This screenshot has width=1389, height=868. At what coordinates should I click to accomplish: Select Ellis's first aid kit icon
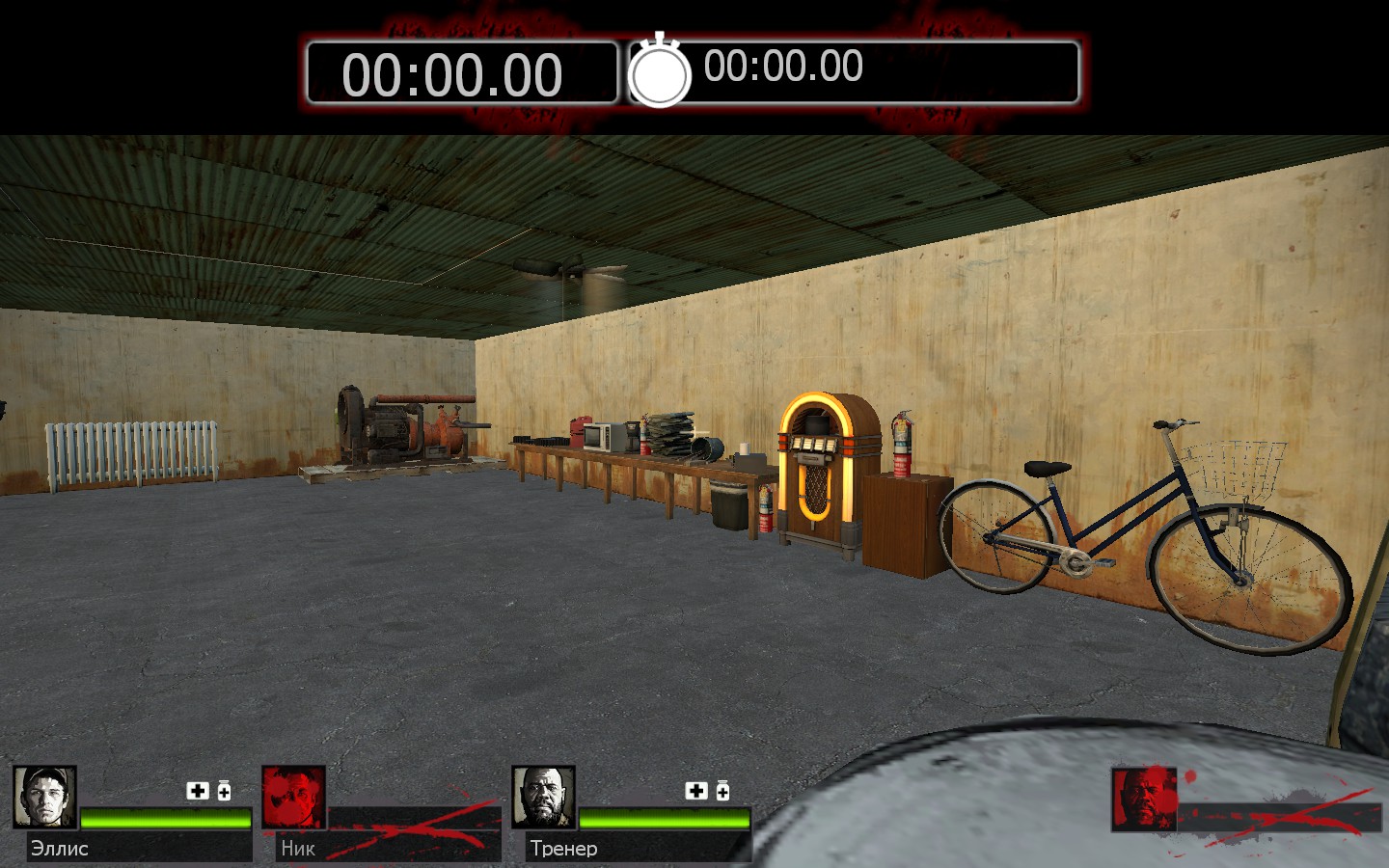click(x=198, y=791)
